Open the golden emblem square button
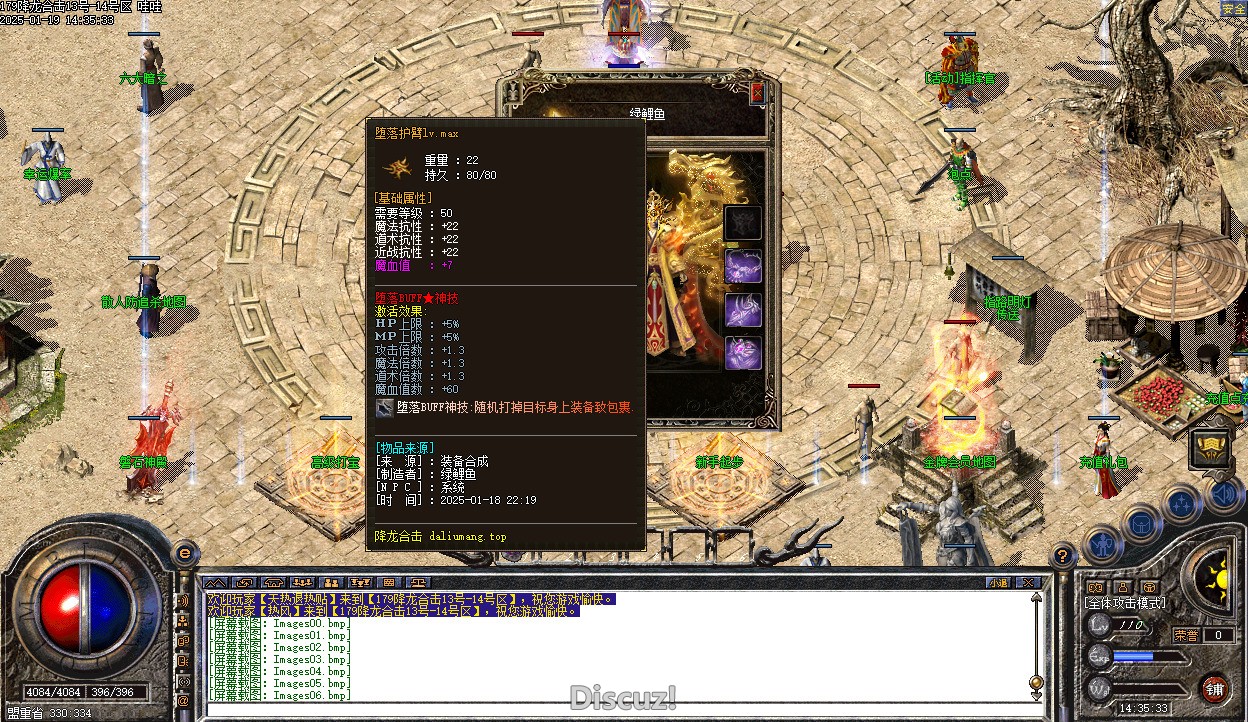Viewport: 1248px width, 722px height. point(1210,448)
